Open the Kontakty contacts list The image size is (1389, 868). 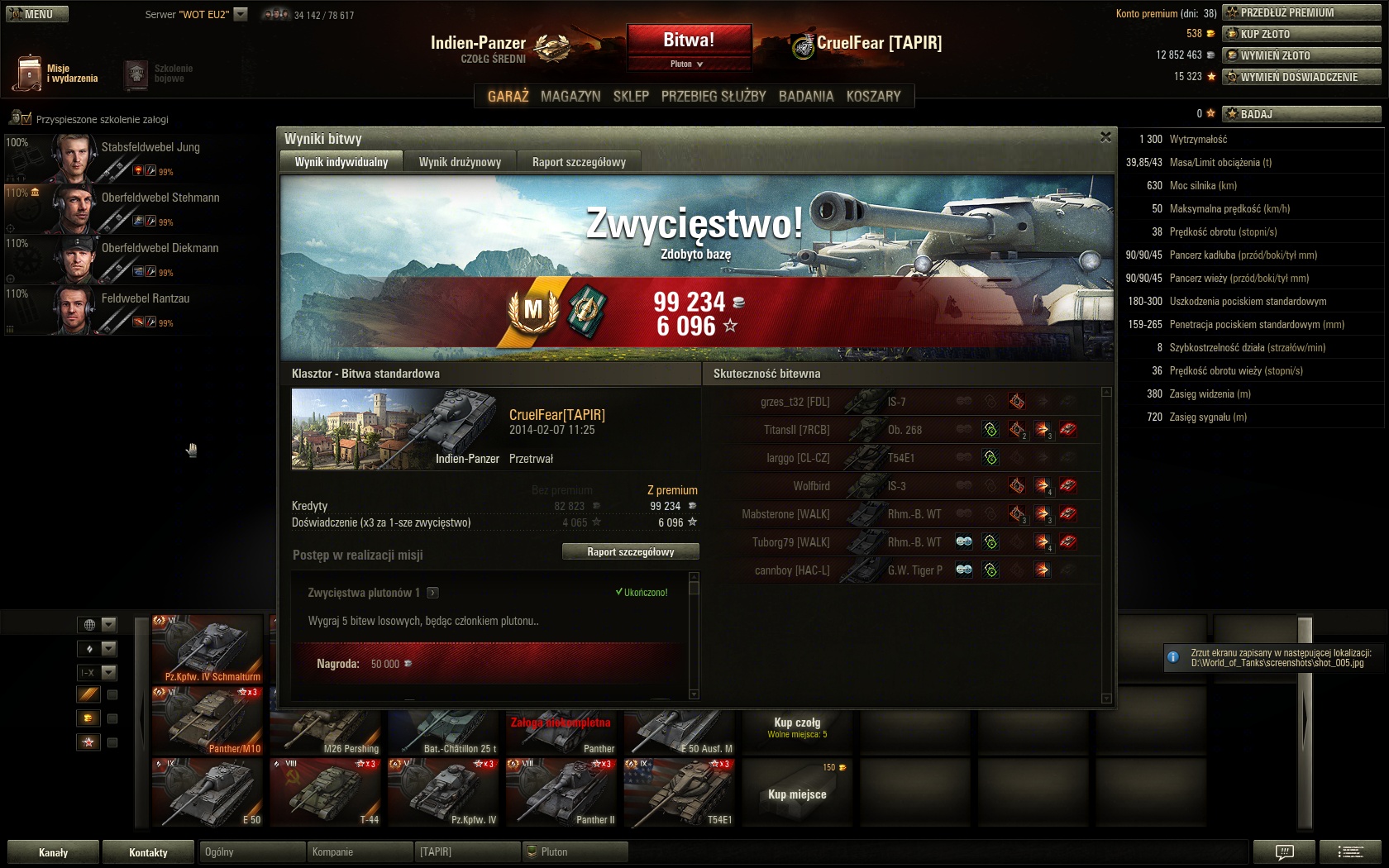148,852
